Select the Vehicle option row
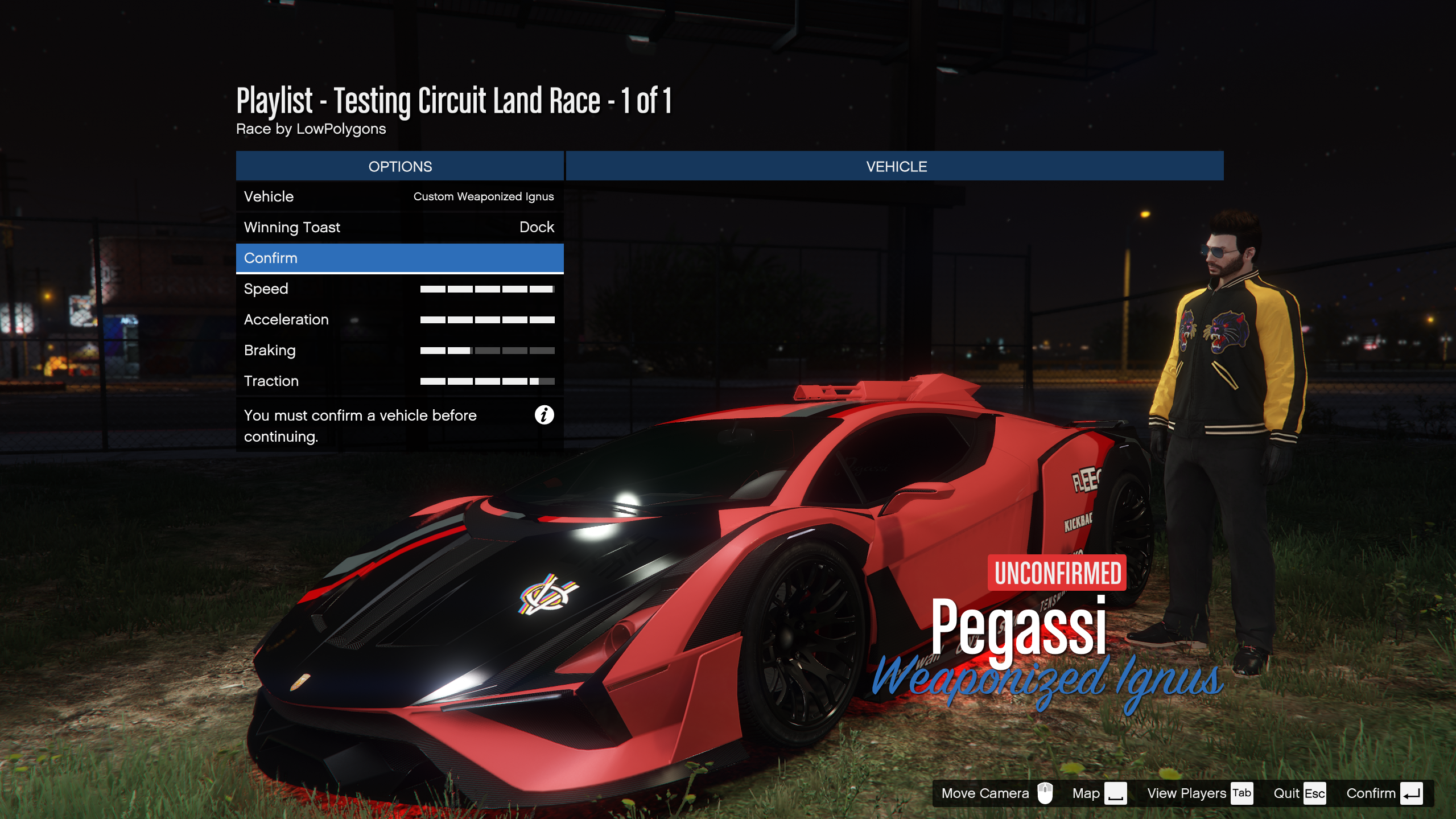1456x819 pixels. click(x=399, y=196)
